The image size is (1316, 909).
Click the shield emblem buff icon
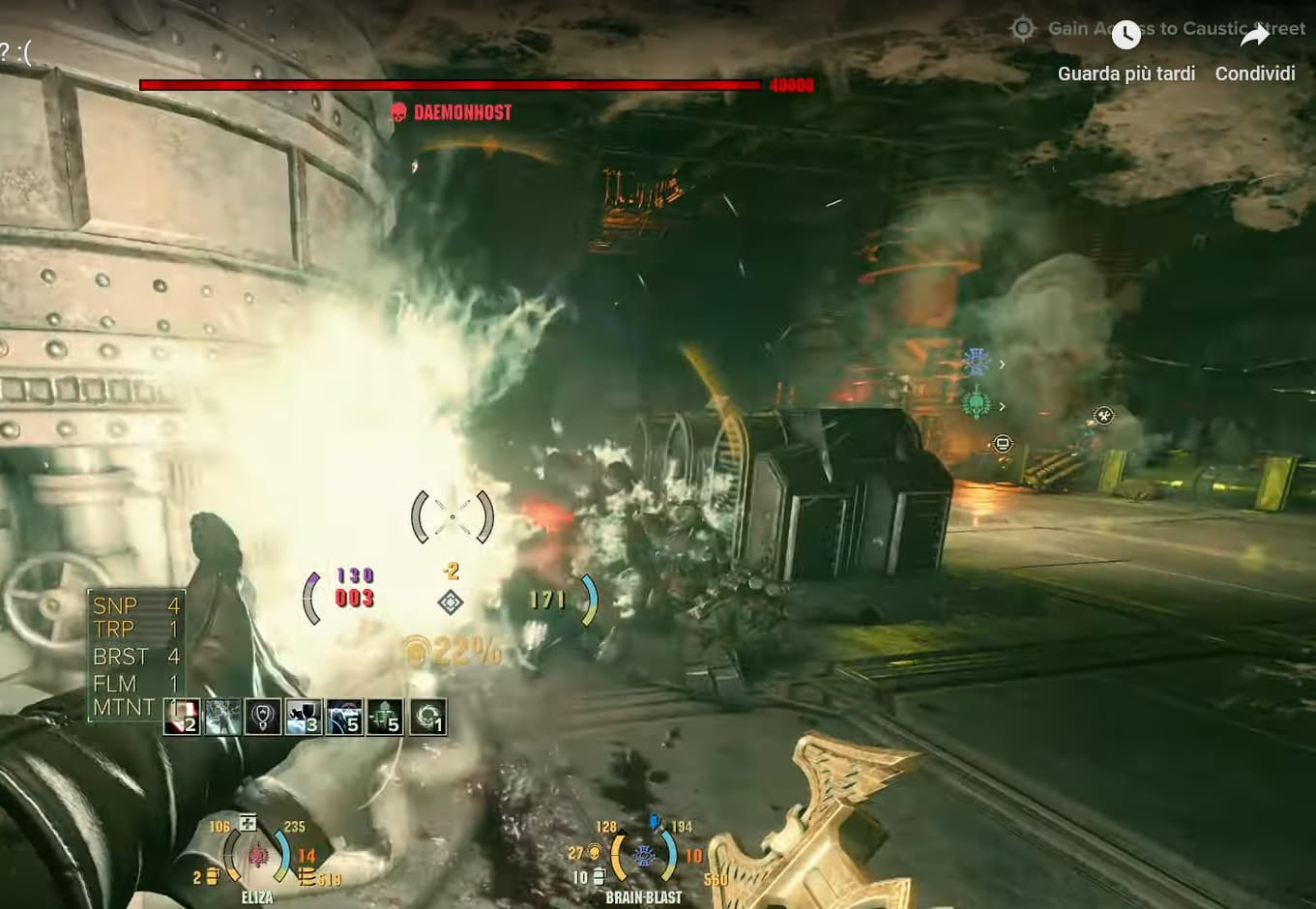click(x=263, y=718)
